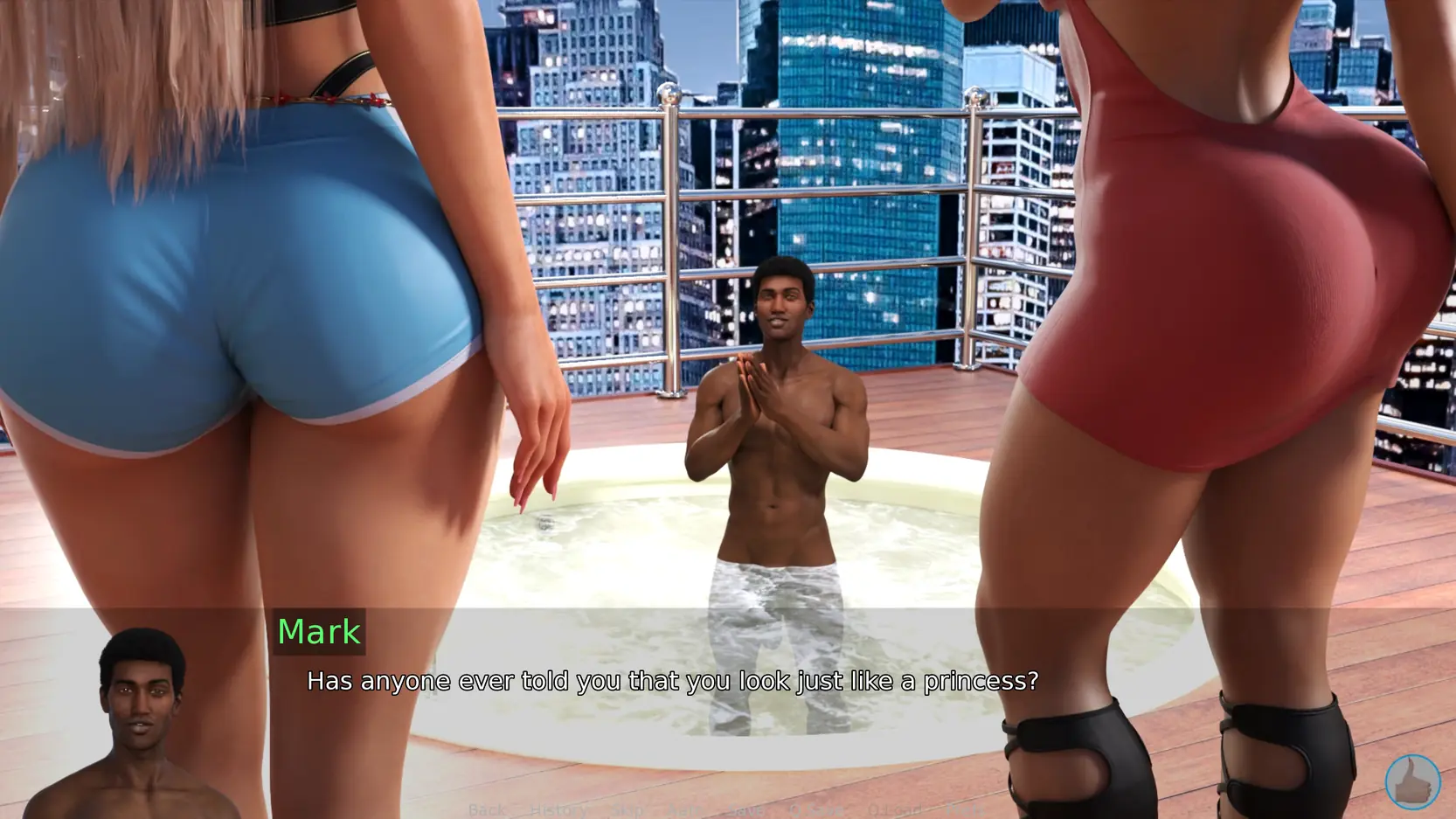Open Prefs from the quick menu

point(964,810)
